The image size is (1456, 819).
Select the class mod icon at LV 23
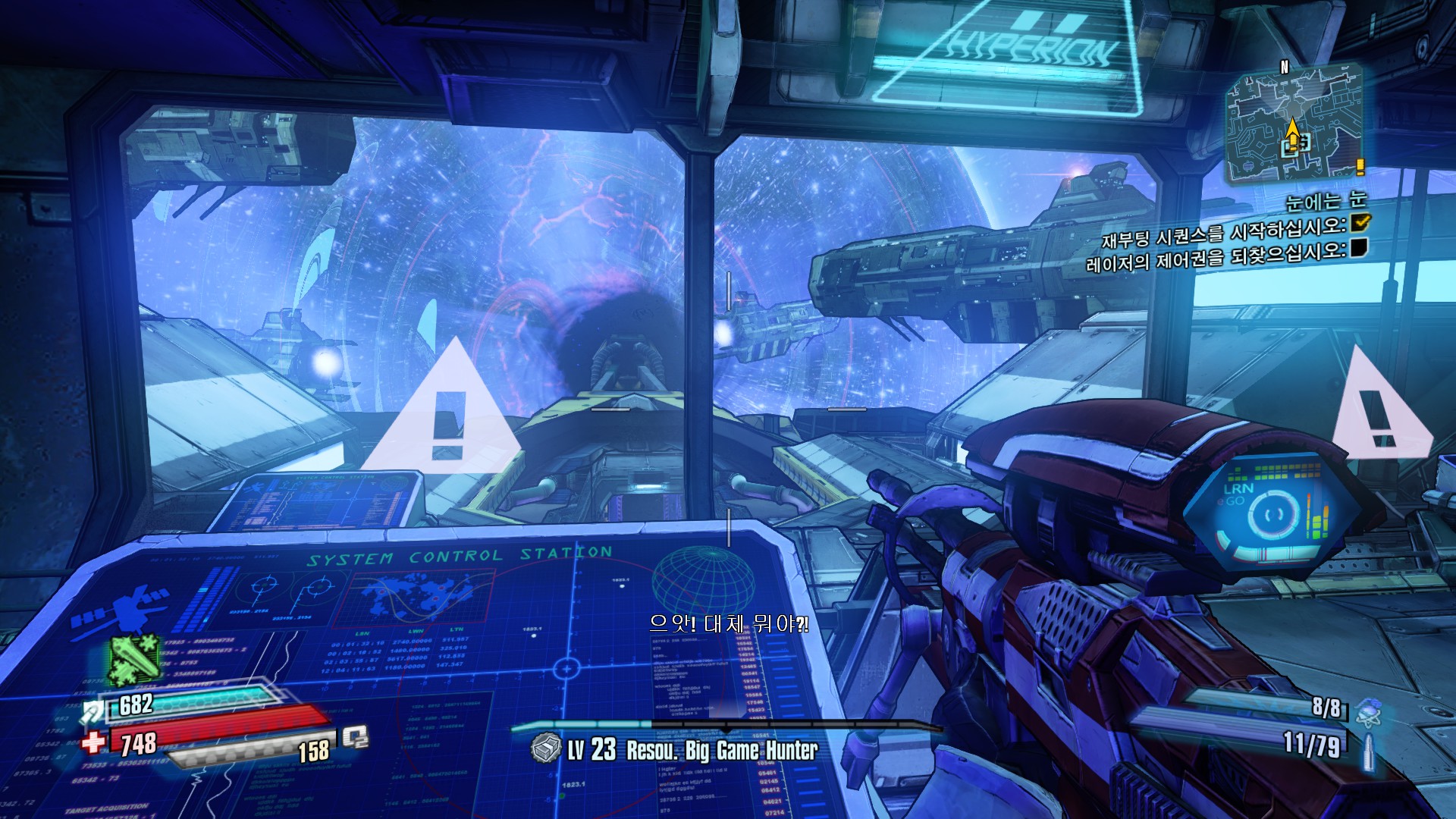(x=544, y=748)
